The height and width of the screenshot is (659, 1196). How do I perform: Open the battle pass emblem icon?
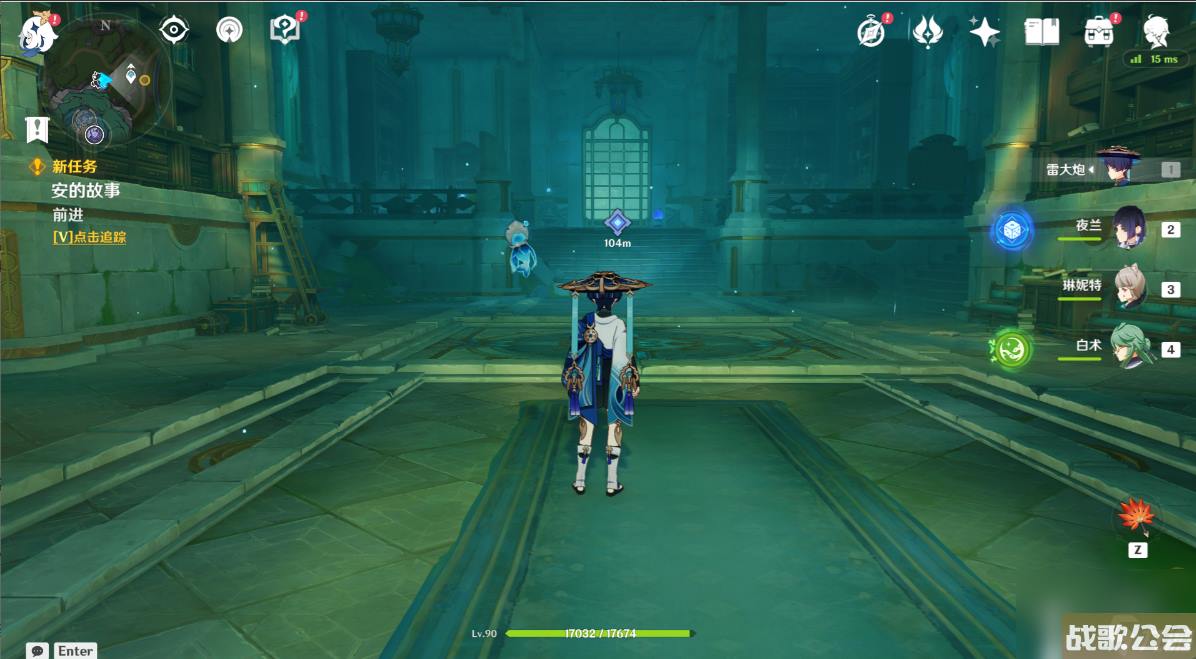(928, 32)
